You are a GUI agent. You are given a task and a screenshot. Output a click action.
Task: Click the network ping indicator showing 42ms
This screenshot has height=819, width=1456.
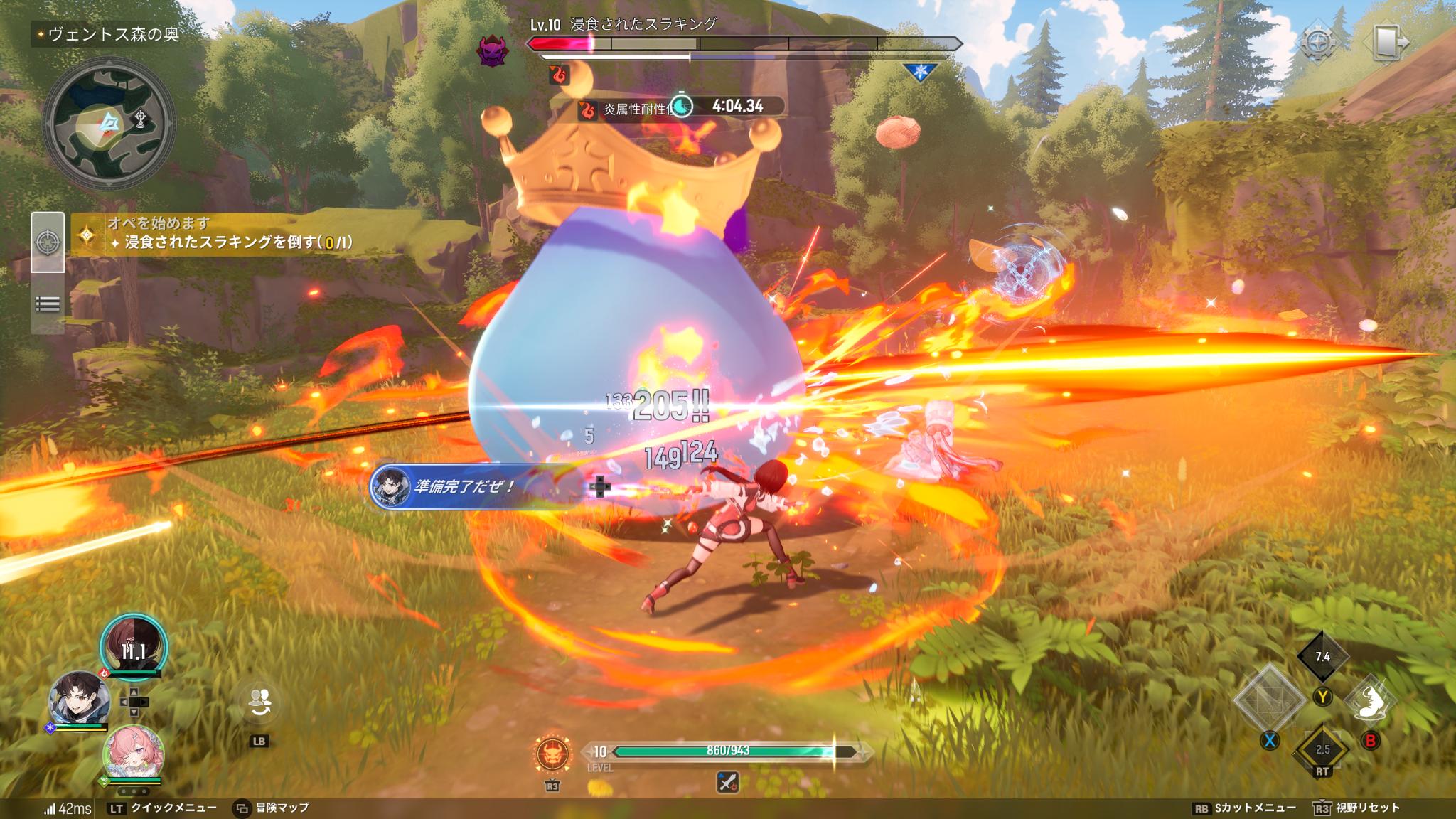click(x=68, y=808)
